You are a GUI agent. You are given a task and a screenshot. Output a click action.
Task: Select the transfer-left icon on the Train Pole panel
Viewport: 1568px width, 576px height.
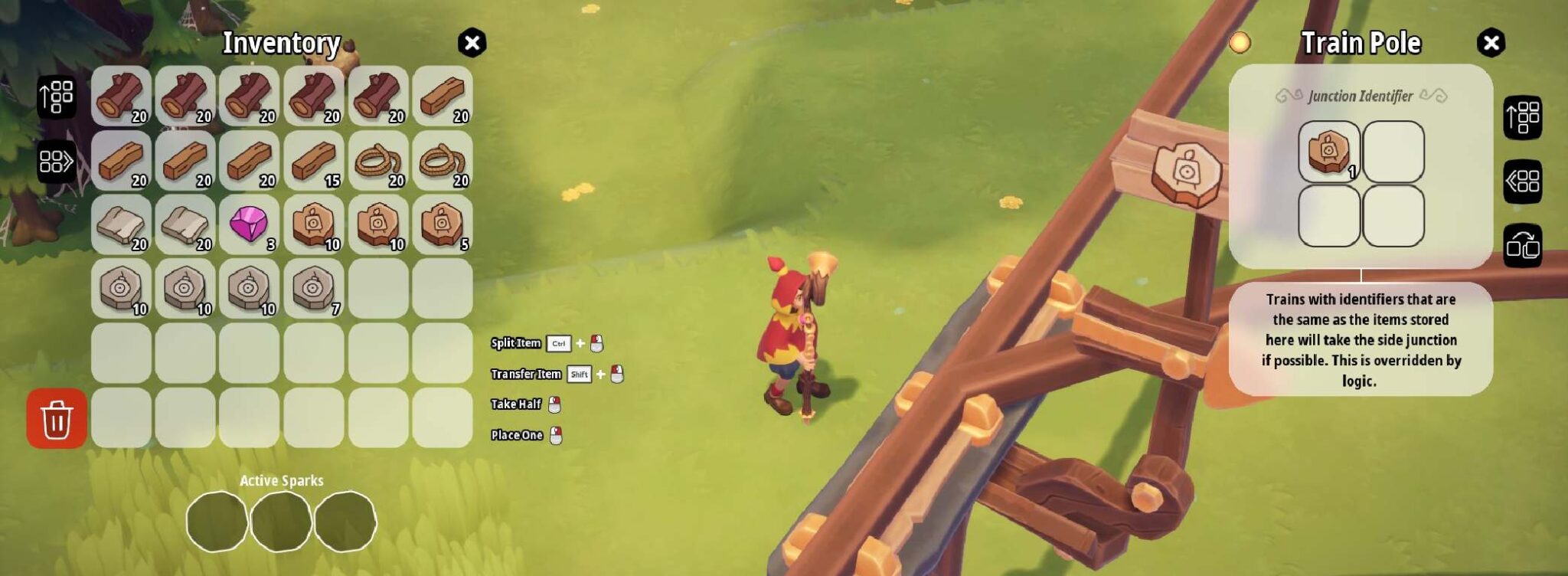click(1524, 180)
